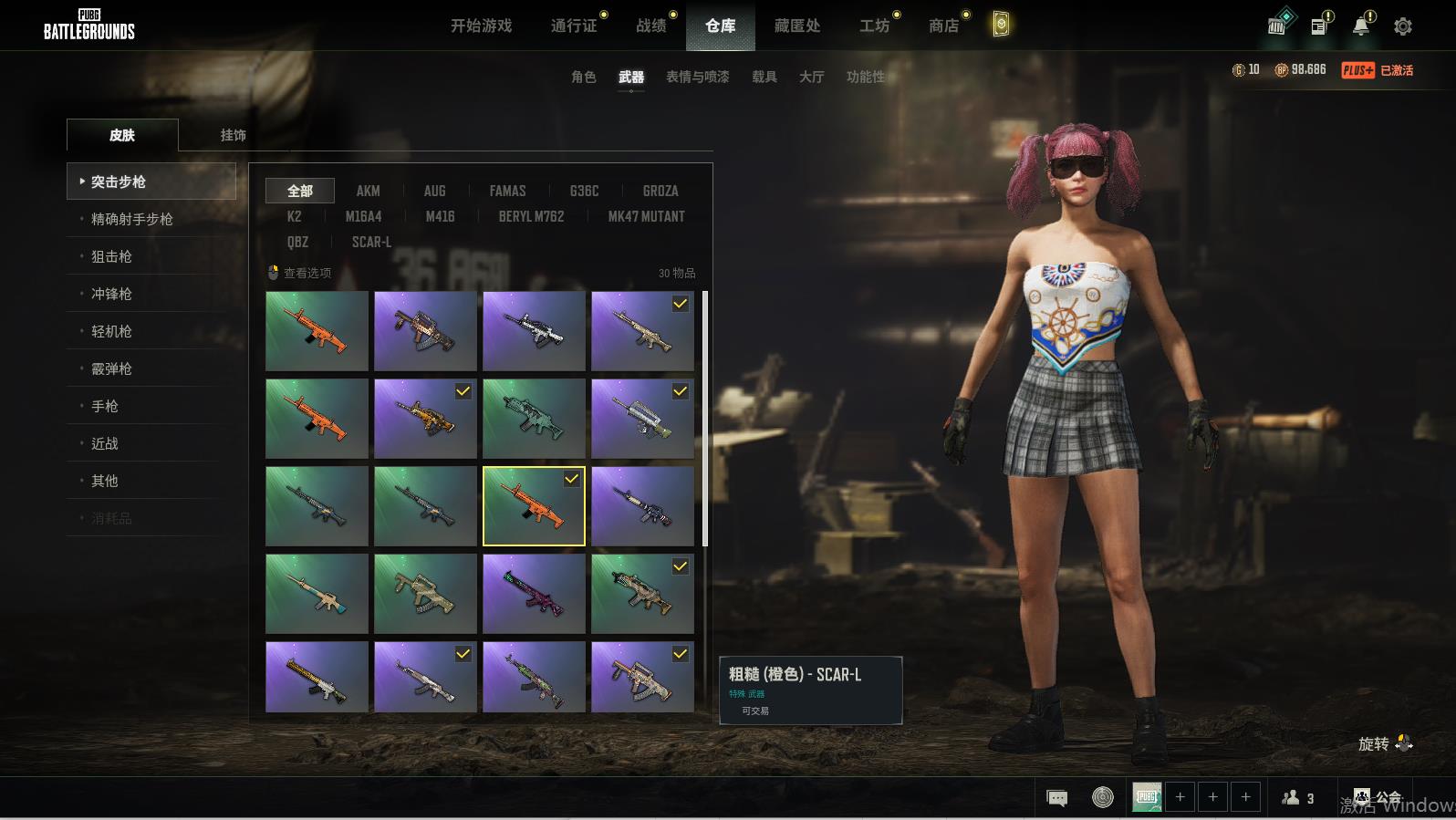Open the 开始游戏 main menu
The image size is (1456, 820).
(481, 26)
